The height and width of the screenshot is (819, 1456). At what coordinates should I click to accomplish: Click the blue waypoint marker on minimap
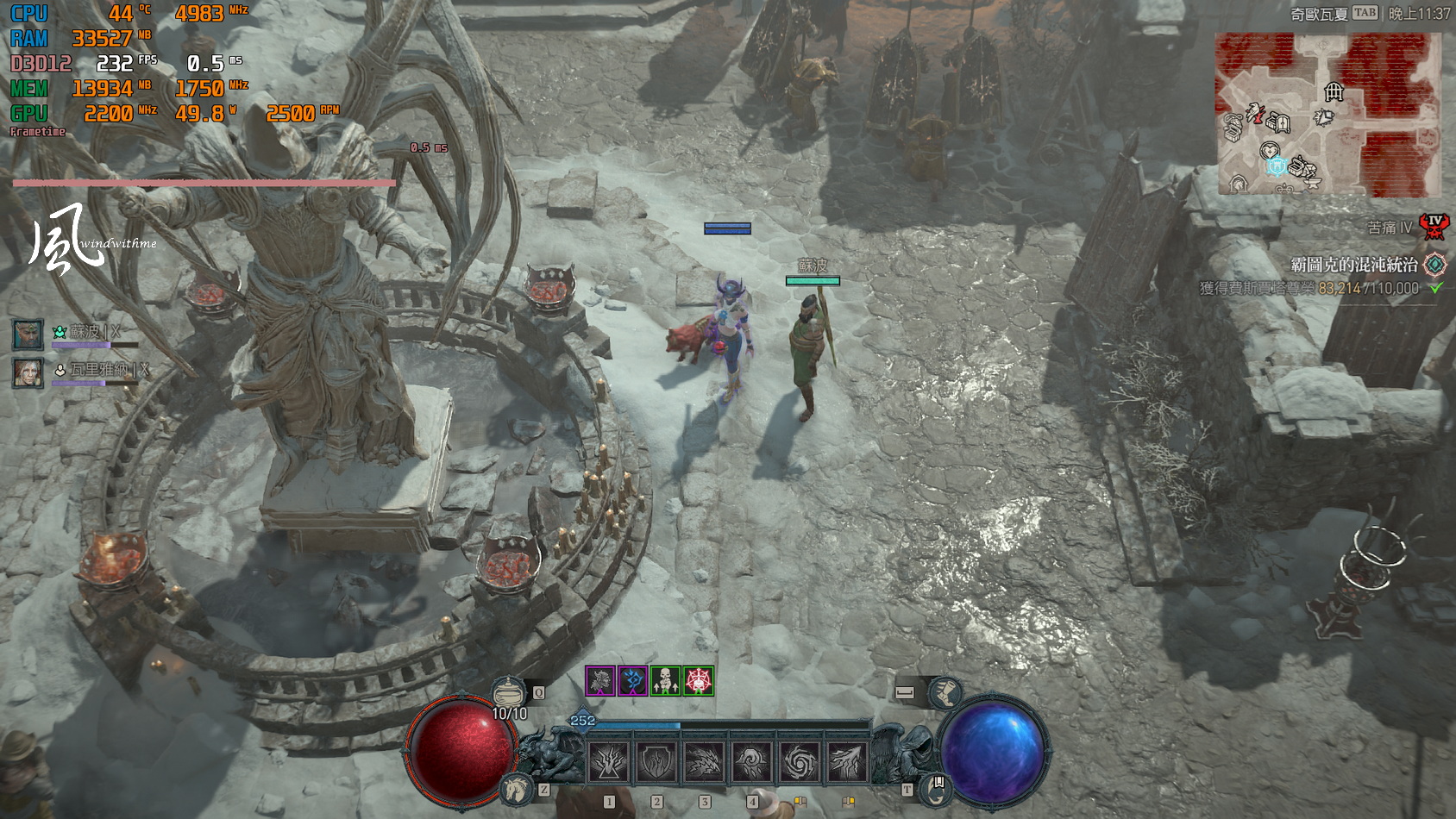pyautogui.click(x=1277, y=166)
